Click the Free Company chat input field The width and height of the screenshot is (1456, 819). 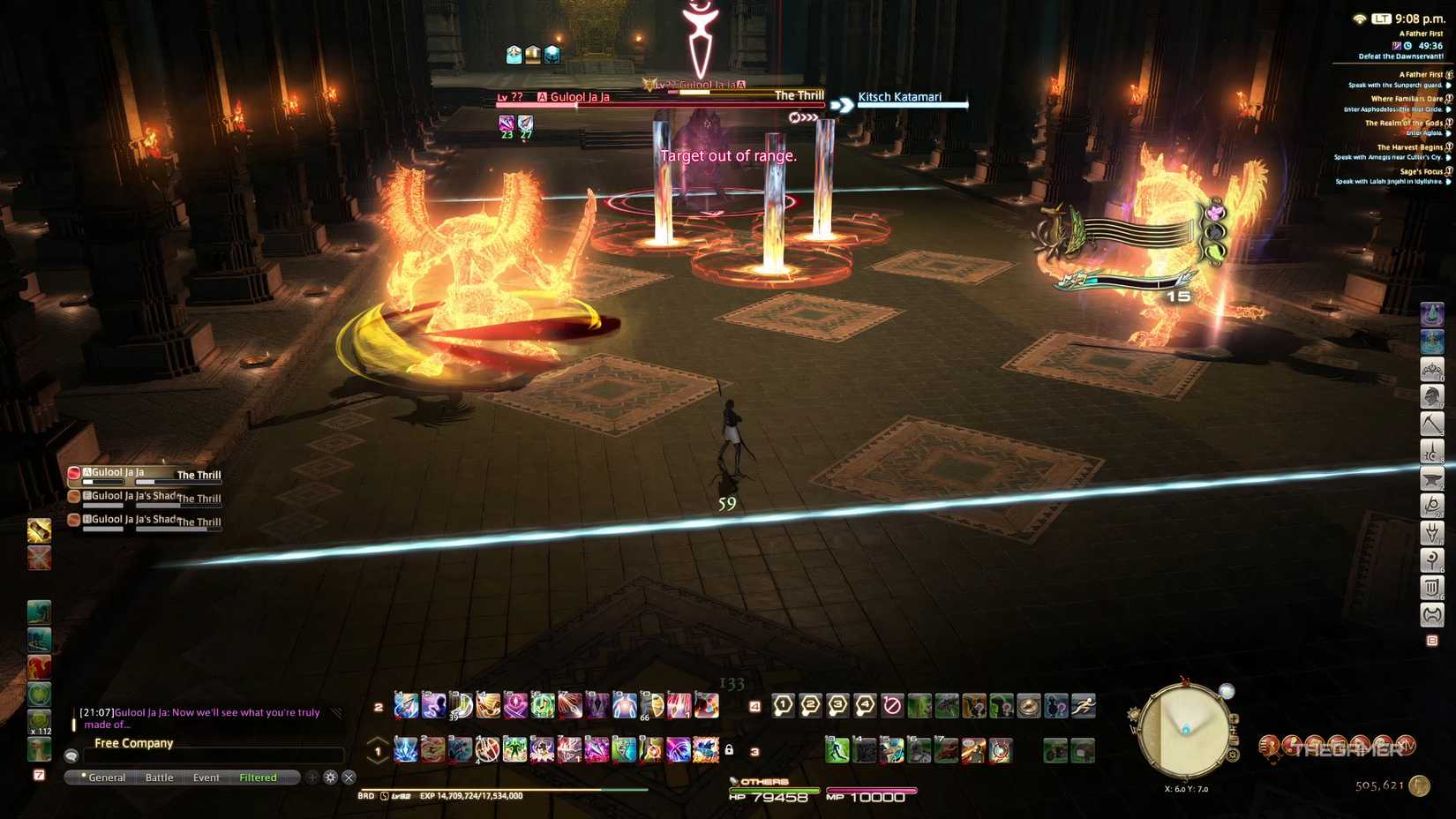[x=212, y=755]
